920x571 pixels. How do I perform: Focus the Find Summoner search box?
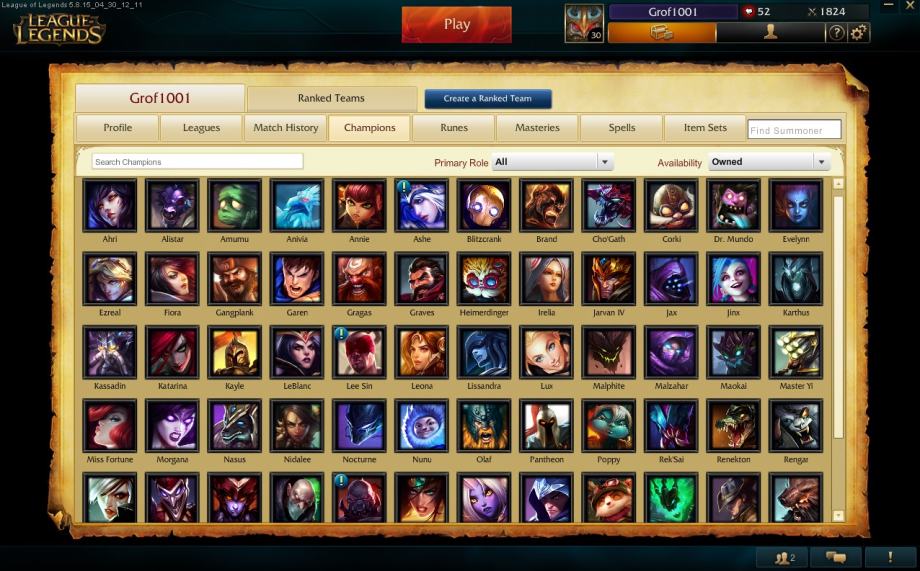(794, 130)
